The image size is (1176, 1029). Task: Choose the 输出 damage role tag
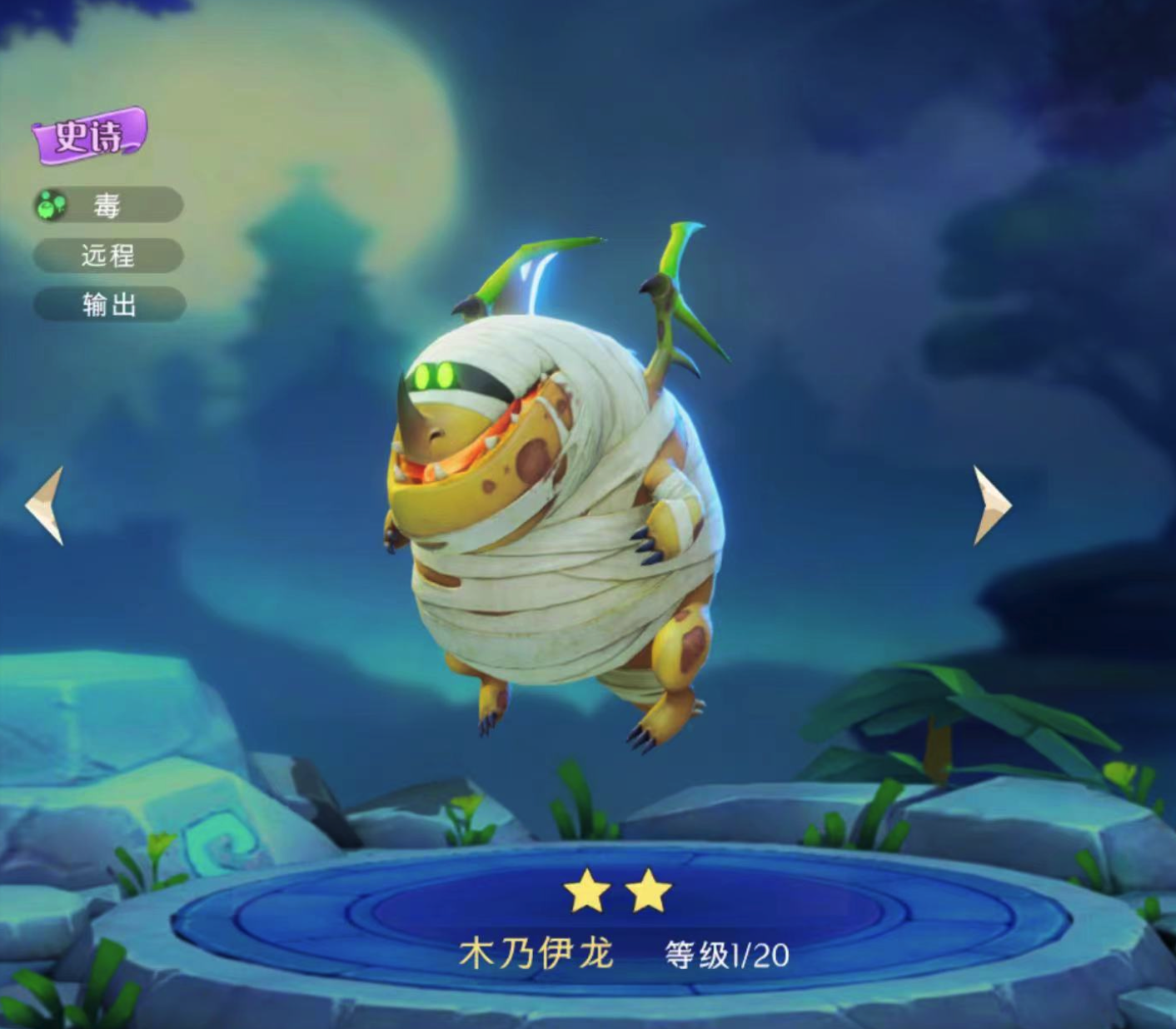(x=109, y=305)
